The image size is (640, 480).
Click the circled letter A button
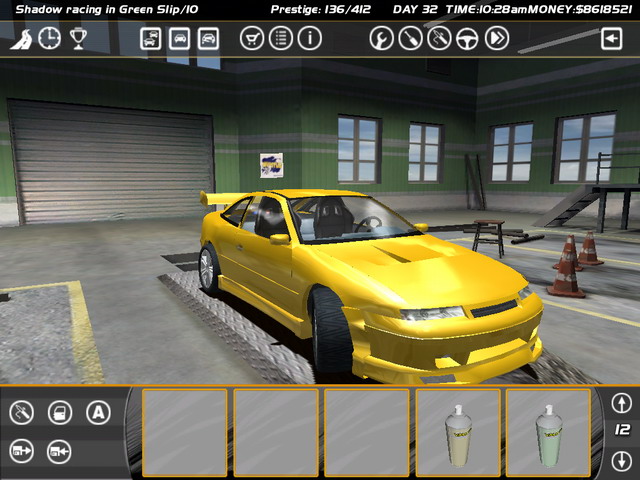(97, 412)
